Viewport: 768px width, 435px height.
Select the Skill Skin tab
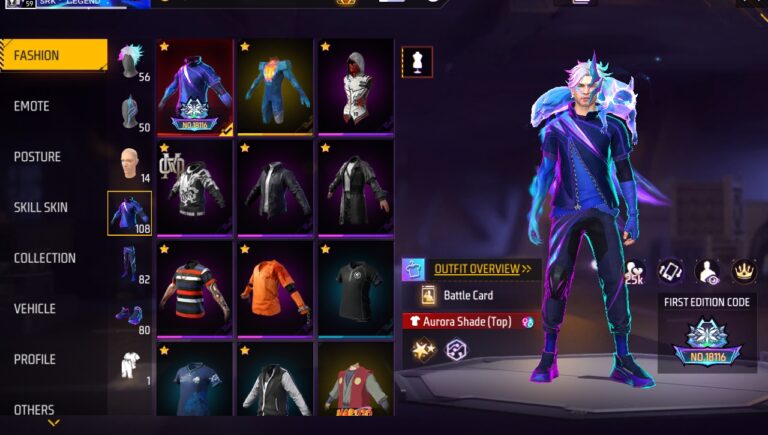coord(41,207)
